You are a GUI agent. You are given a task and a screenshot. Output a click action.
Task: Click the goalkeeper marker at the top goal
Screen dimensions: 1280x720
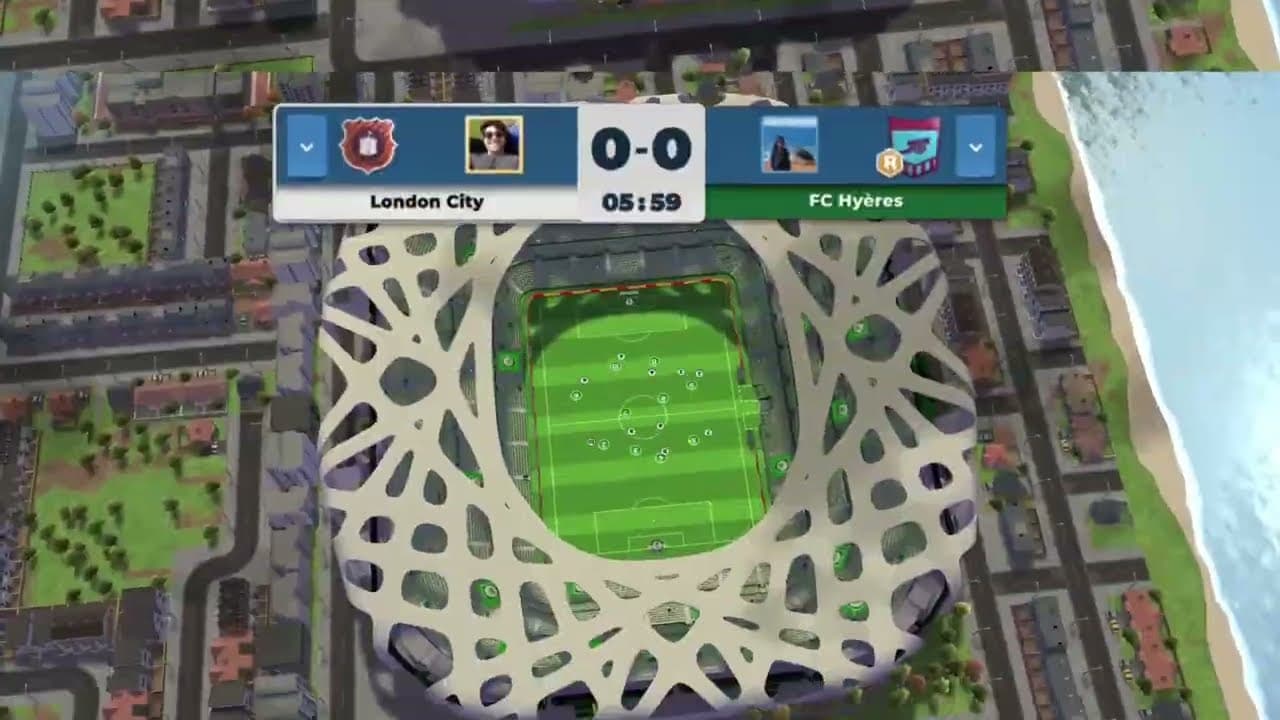pyautogui.click(x=629, y=302)
